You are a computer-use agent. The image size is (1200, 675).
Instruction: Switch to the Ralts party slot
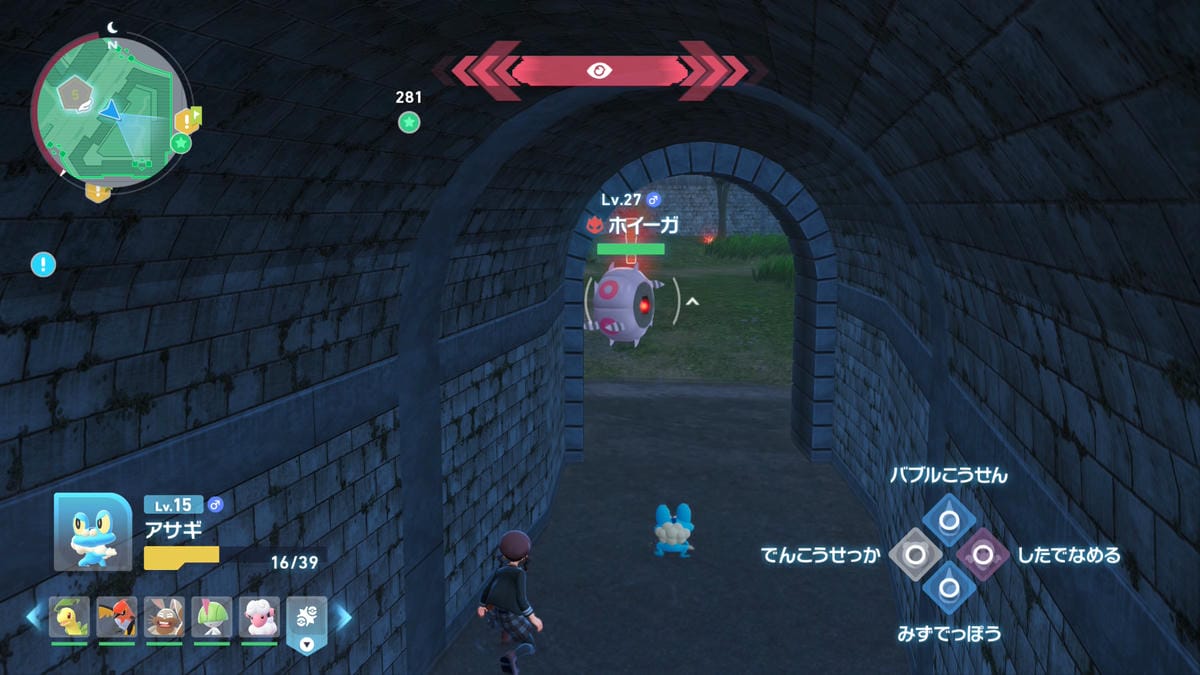point(212,618)
